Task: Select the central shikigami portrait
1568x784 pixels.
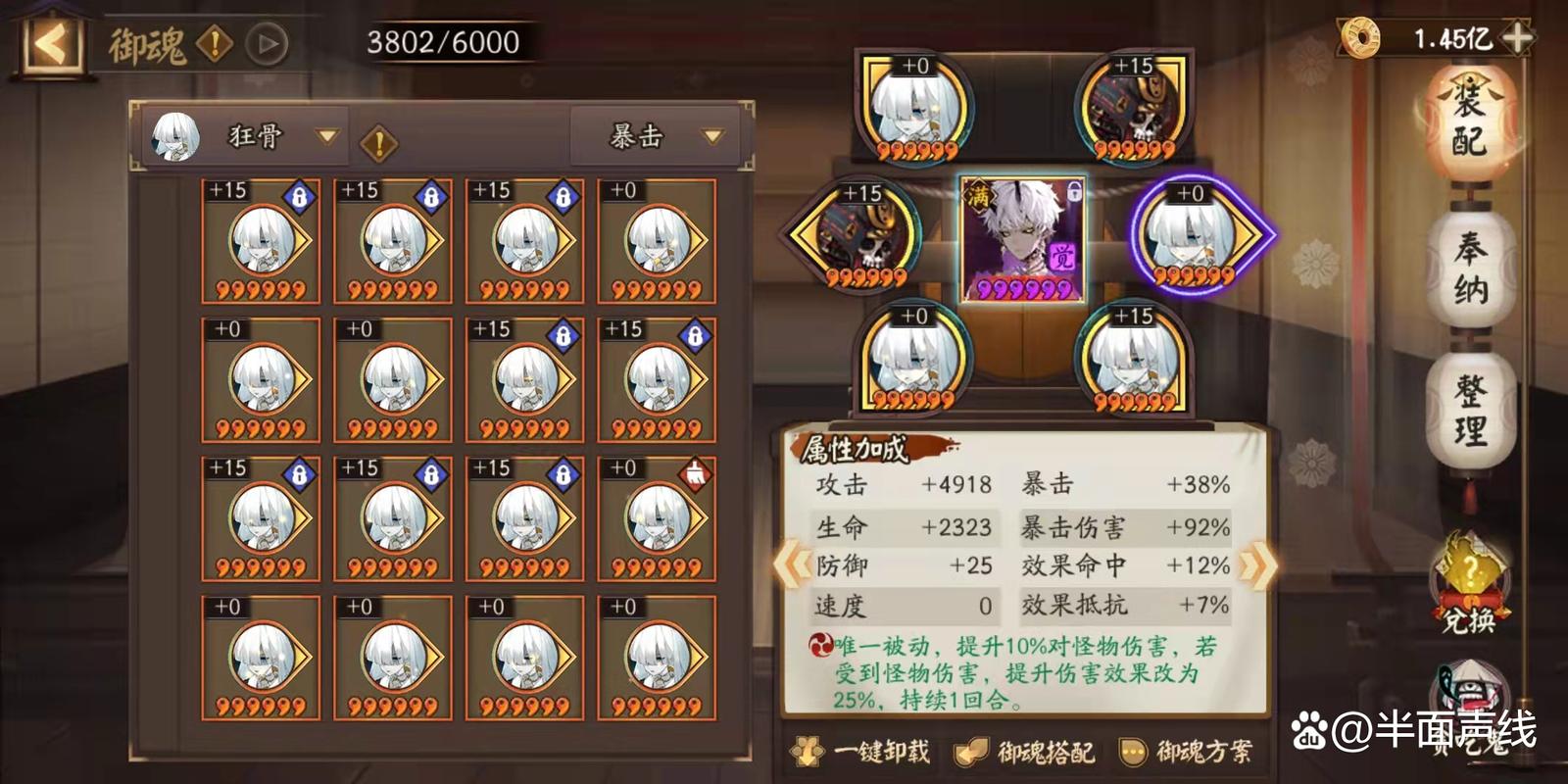Action: click(1023, 238)
